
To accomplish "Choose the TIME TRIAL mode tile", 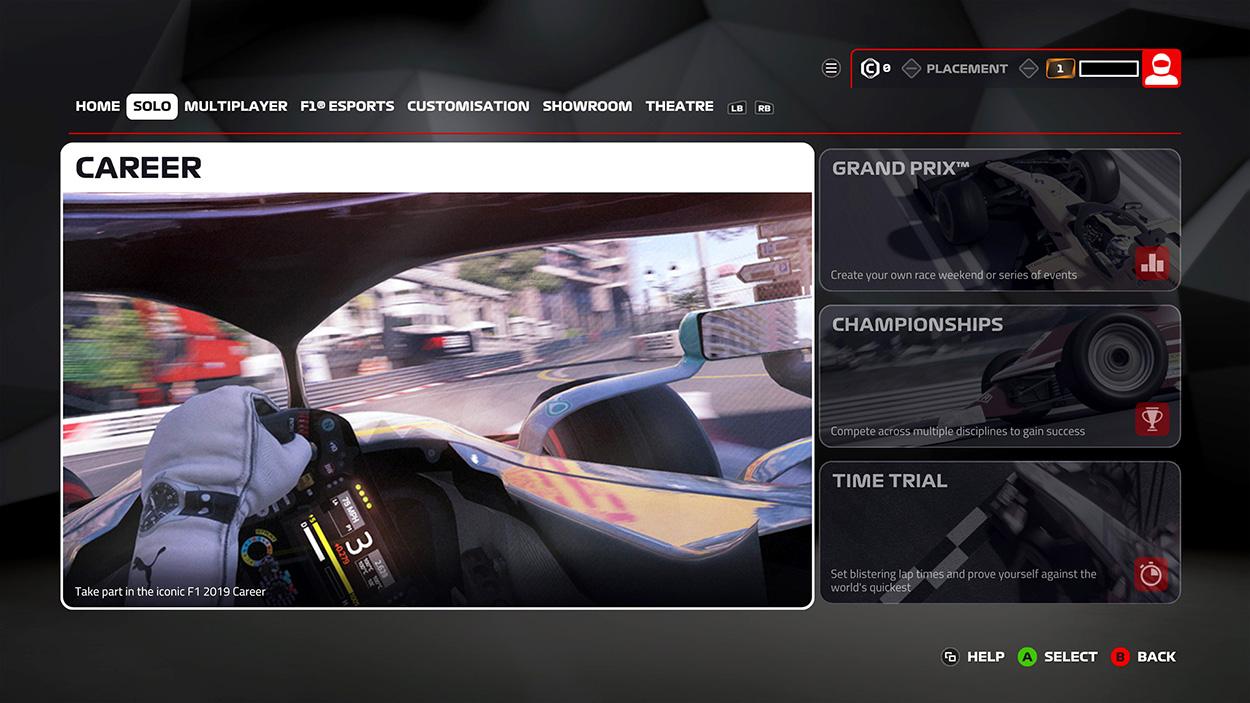I will pyautogui.click(x=999, y=532).
